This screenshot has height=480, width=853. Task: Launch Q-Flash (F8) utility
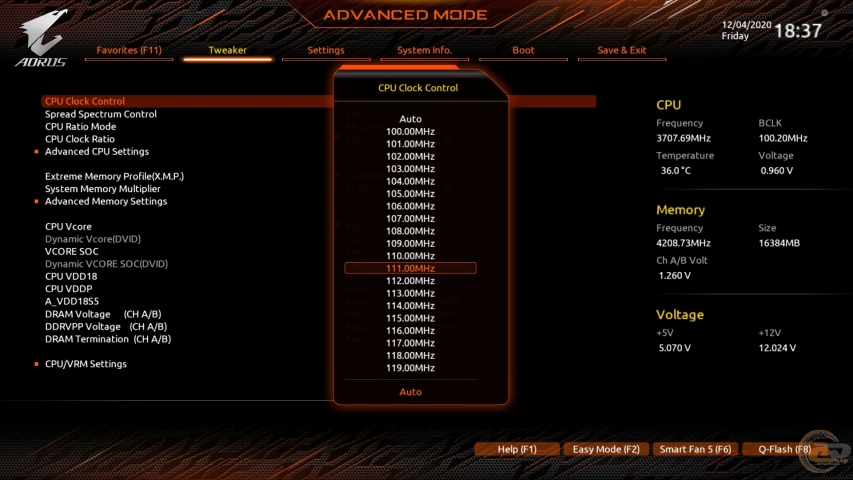point(784,450)
